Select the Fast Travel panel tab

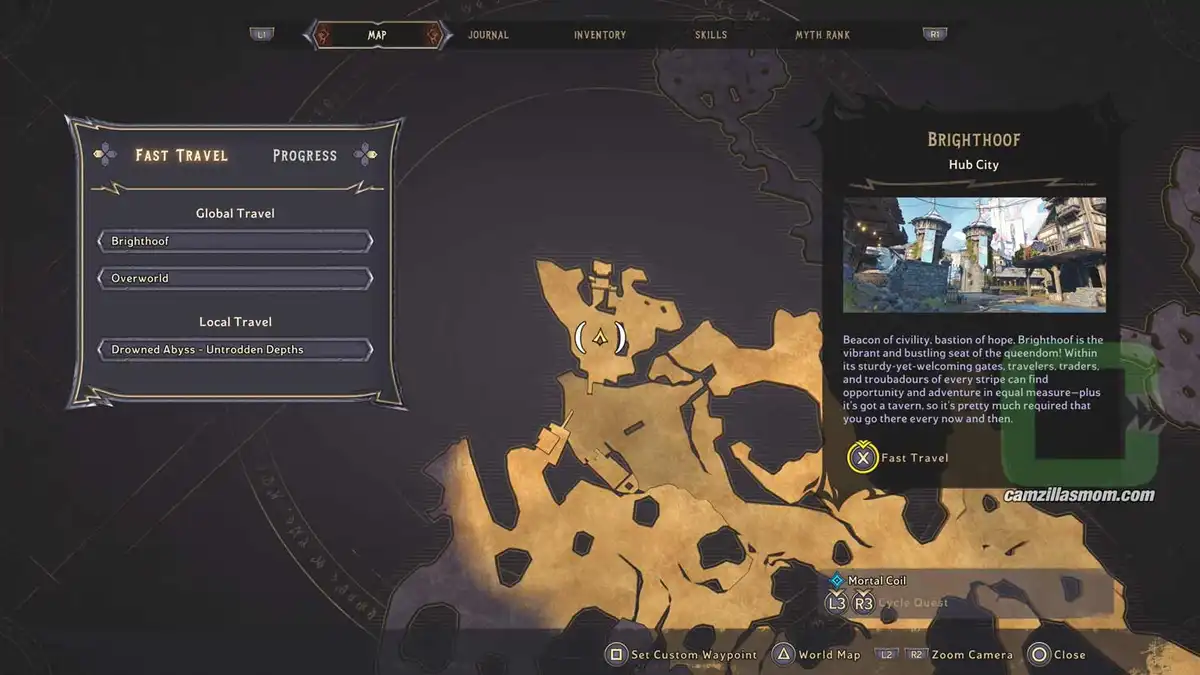[x=182, y=155]
